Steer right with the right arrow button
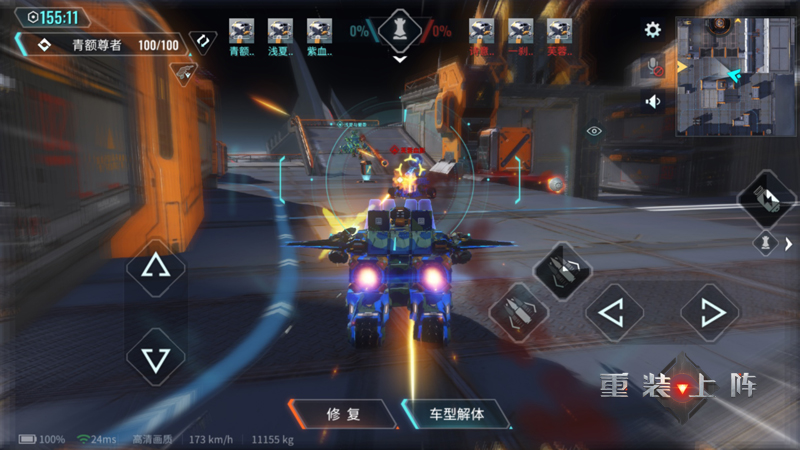This screenshot has width=800, height=450. click(710, 314)
